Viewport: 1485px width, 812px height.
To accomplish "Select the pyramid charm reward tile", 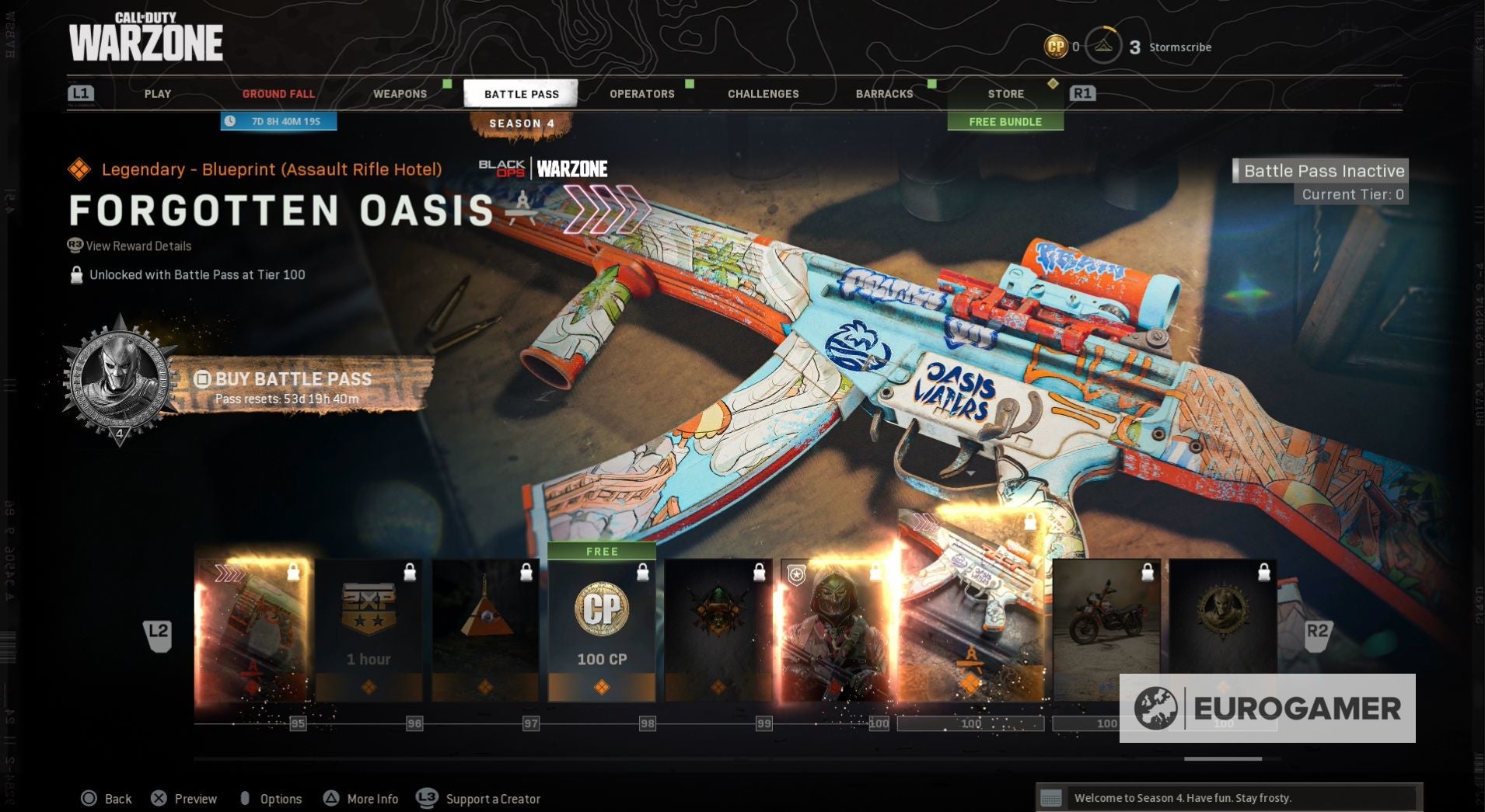I will coord(485,629).
